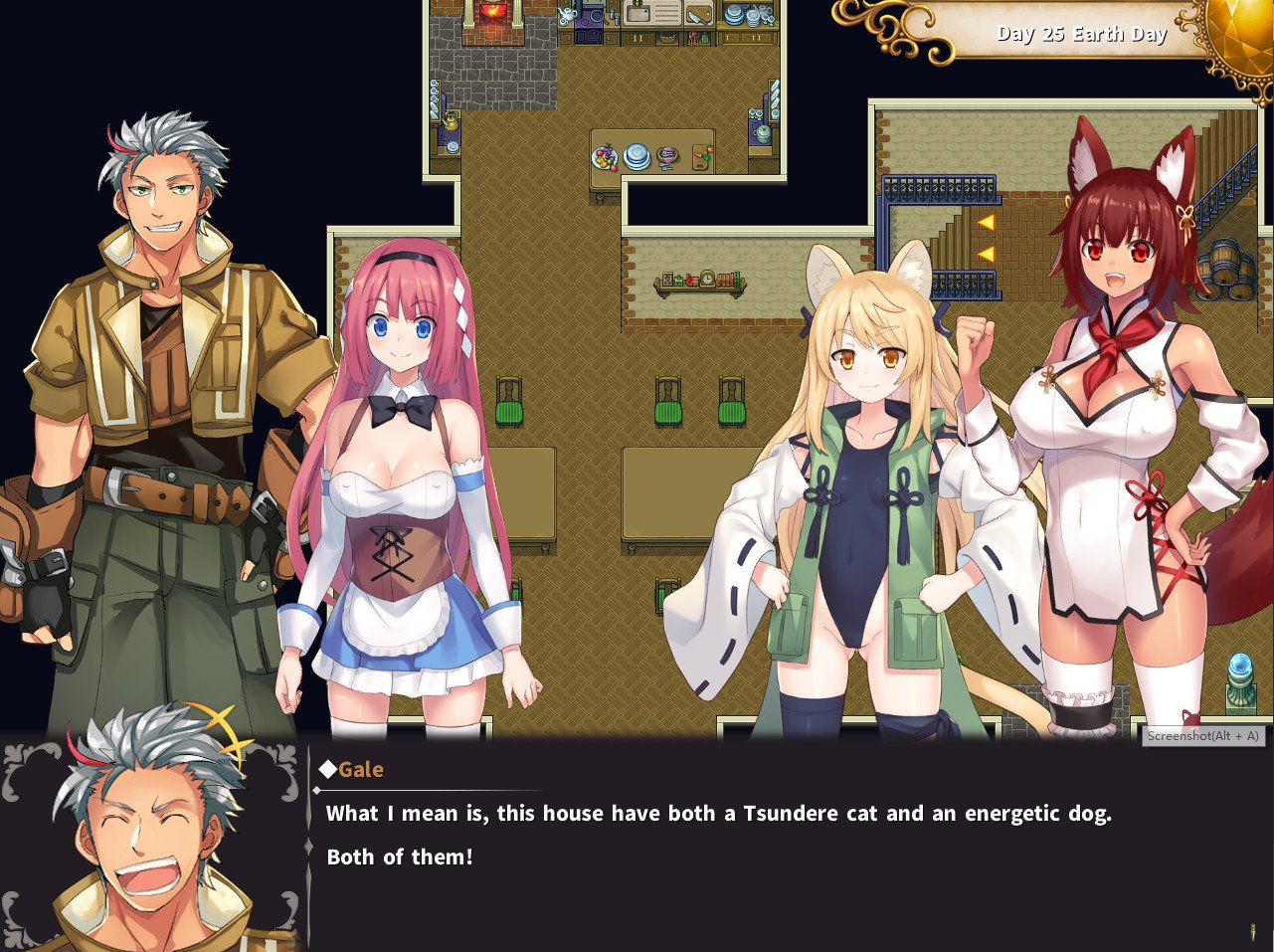Click the Screenshot overlay button
1274x952 pixels.
tap(1202, 736)
